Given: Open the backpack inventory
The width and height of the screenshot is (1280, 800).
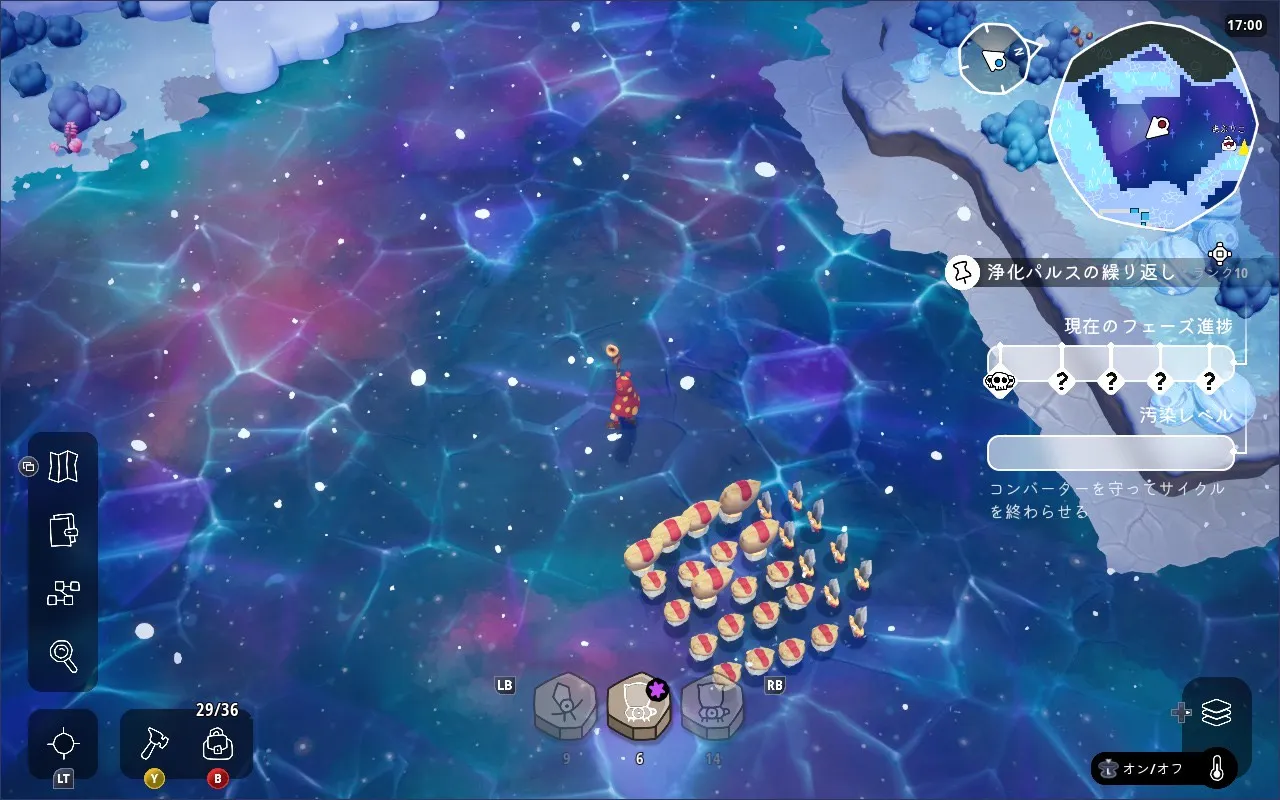Looking at the screenshot, I should pos(217,744).
